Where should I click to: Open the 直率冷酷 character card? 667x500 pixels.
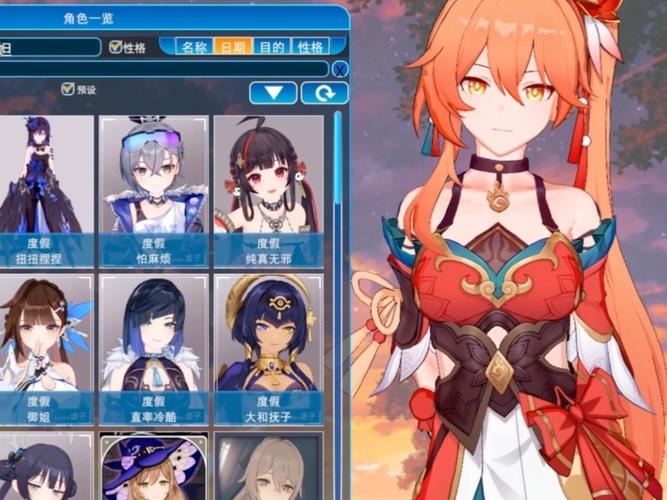153,347
